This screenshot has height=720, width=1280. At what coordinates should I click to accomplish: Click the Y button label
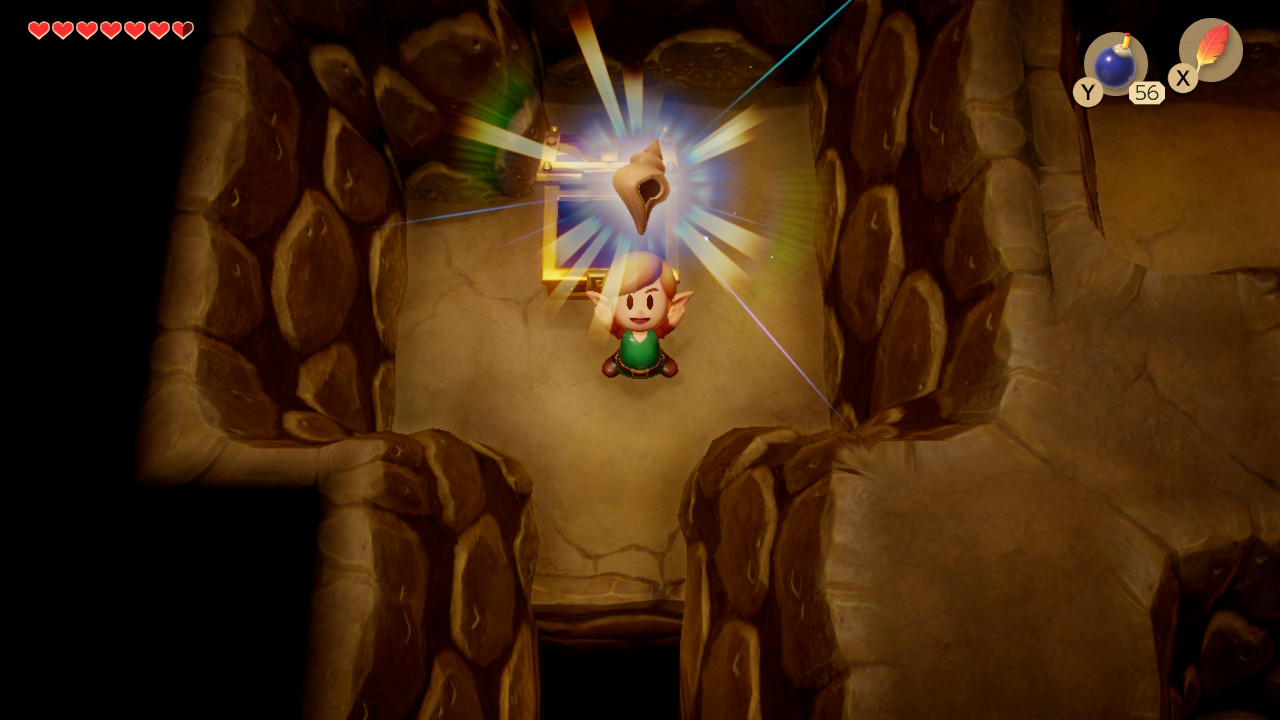pyautogui.click(x=1088, y=92)
